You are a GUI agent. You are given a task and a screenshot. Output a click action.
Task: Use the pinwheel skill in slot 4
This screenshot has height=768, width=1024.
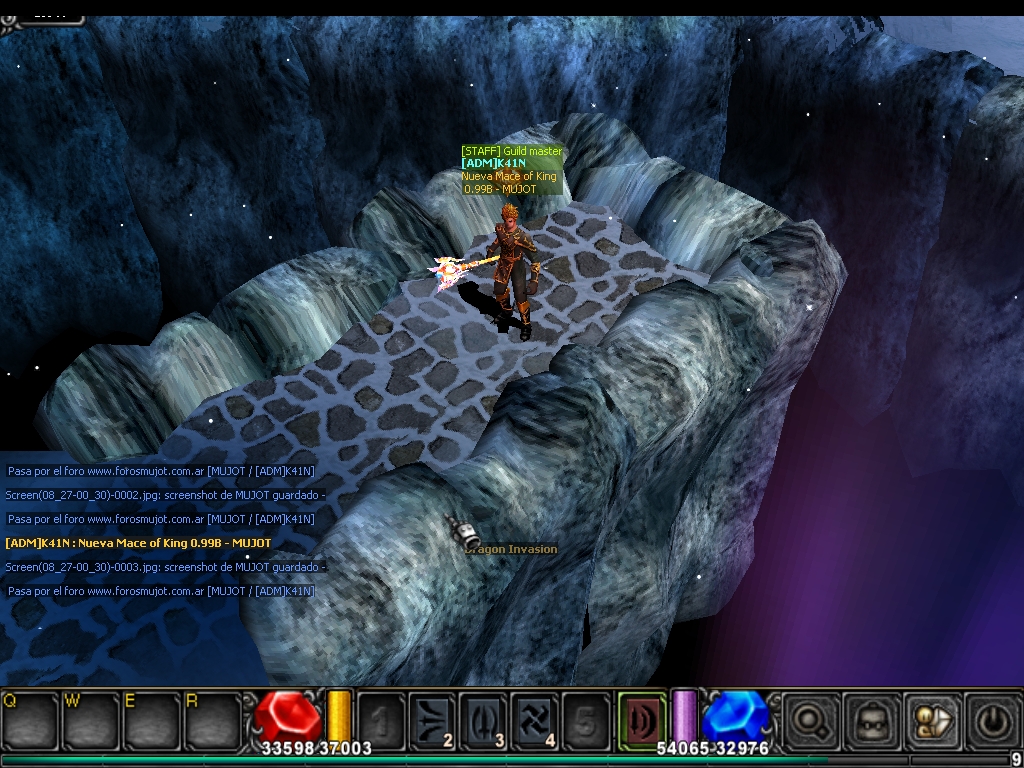point(535,718)
